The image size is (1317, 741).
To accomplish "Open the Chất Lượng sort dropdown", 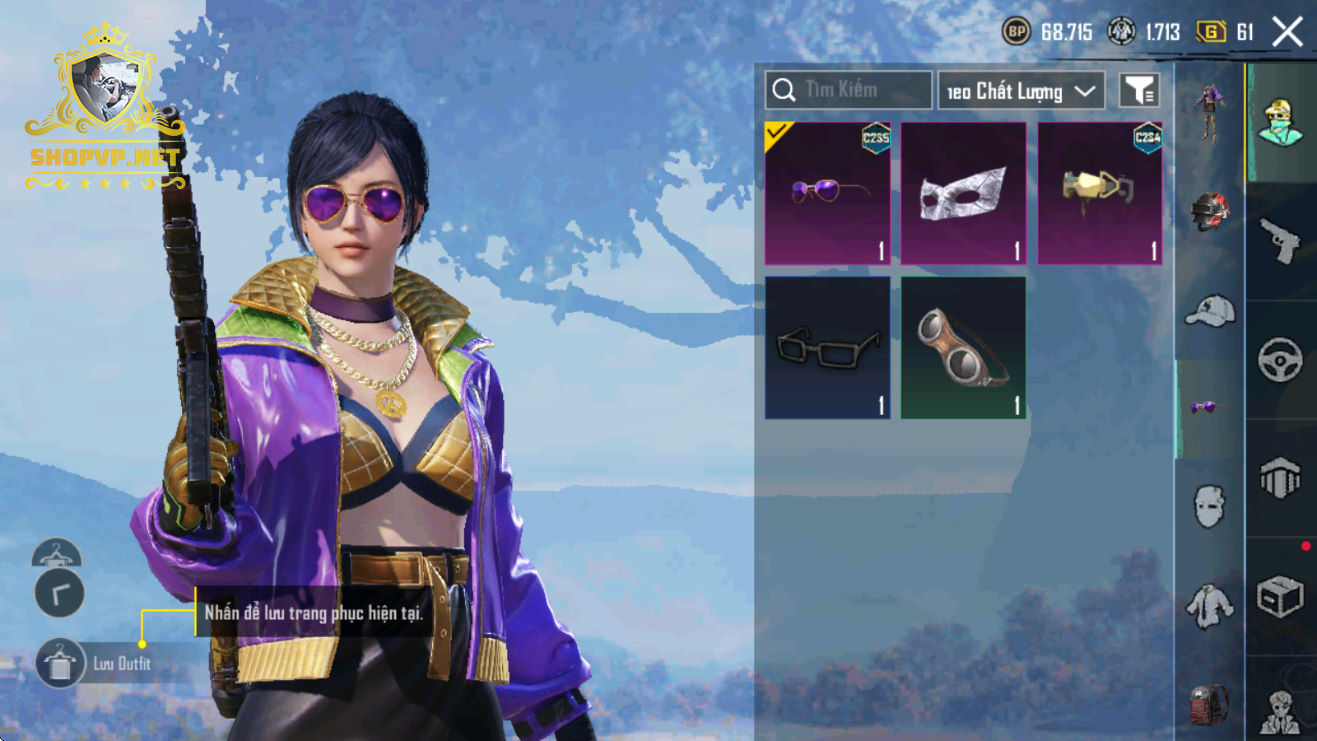I will pos(1021,91).
